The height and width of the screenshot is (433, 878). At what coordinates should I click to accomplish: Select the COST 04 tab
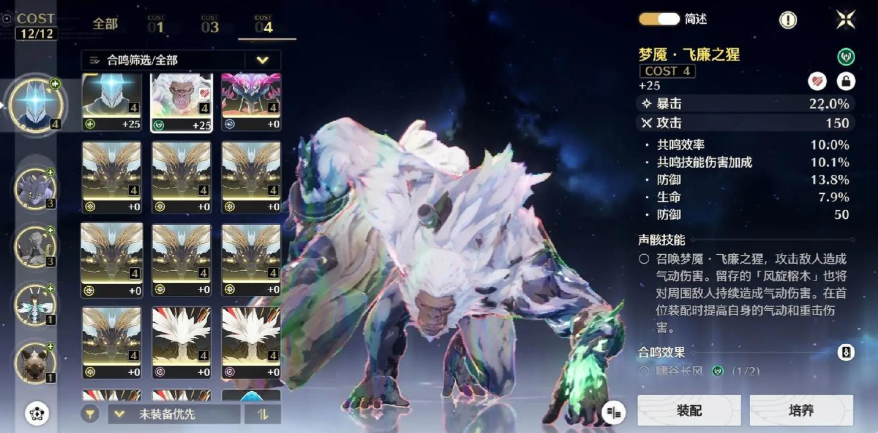[263, 25]
